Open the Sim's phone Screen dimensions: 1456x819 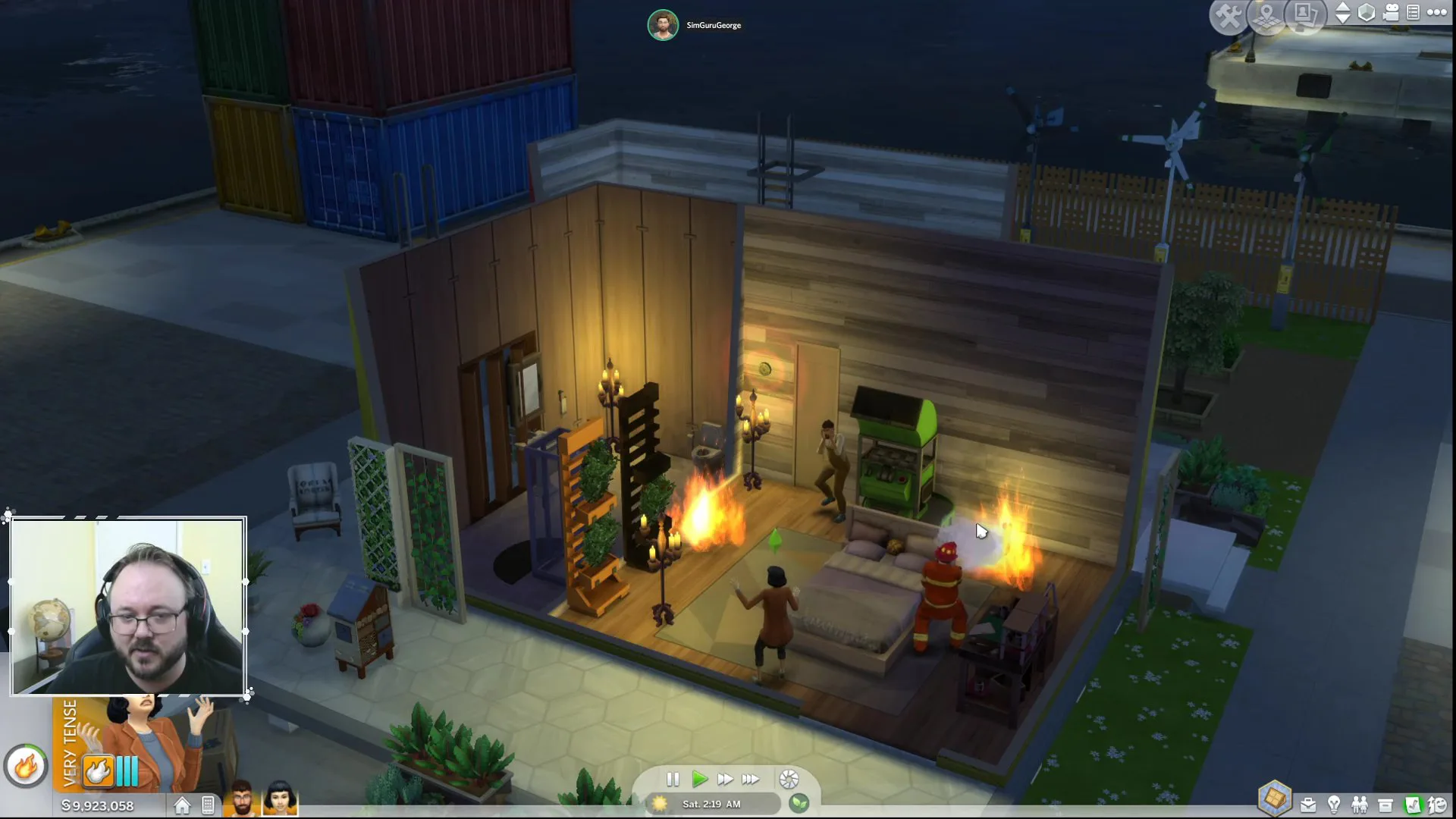point(208,805)
